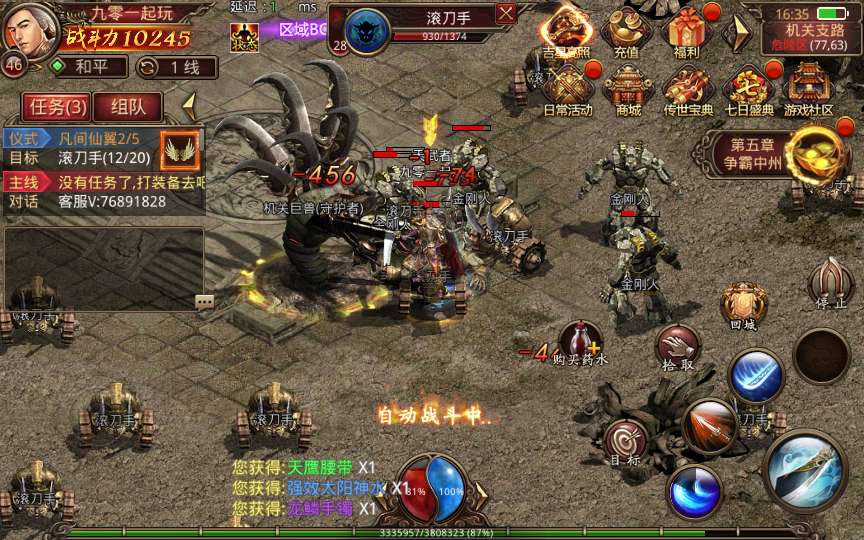
Task: Pick up loot with the 拾取 button
Action: pos(677,346)
